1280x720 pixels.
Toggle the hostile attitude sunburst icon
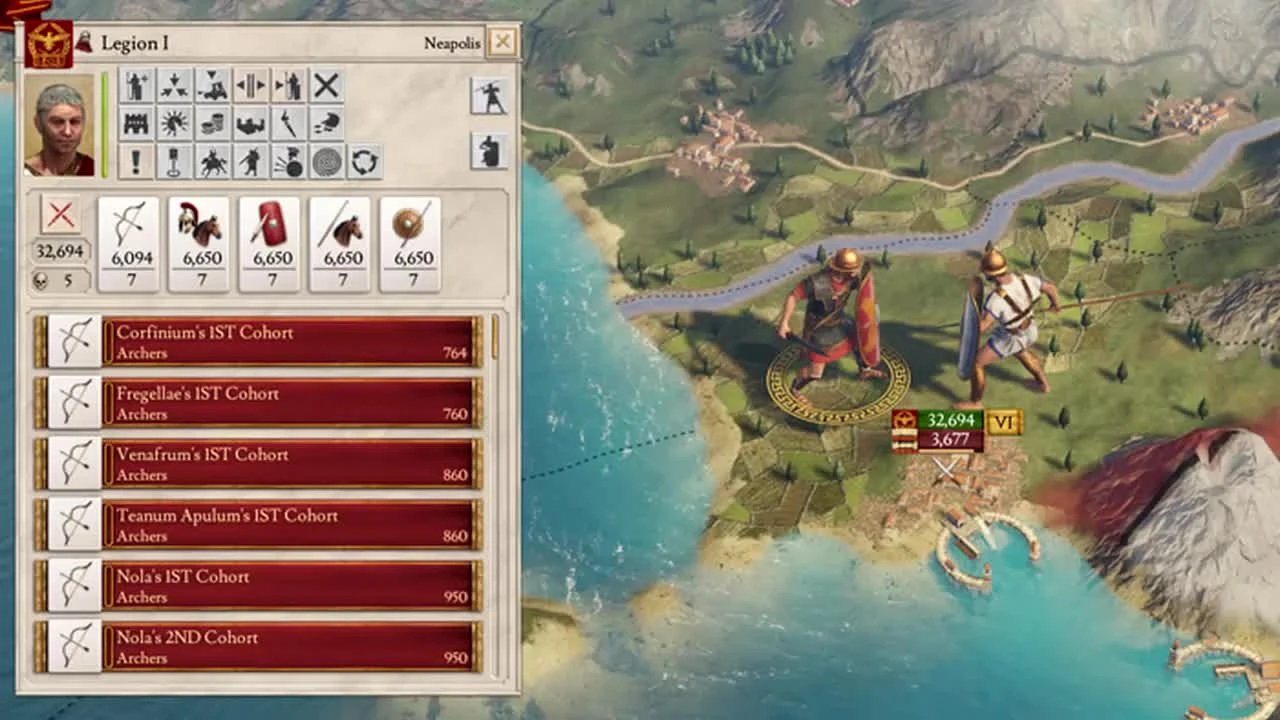[175, 122]
